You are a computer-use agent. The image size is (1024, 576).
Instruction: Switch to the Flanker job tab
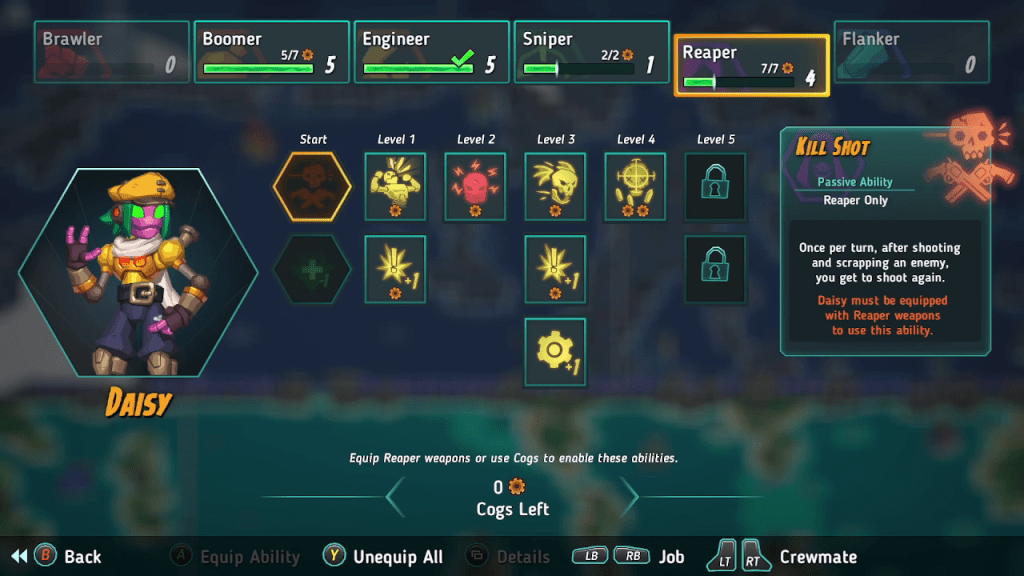911,52
